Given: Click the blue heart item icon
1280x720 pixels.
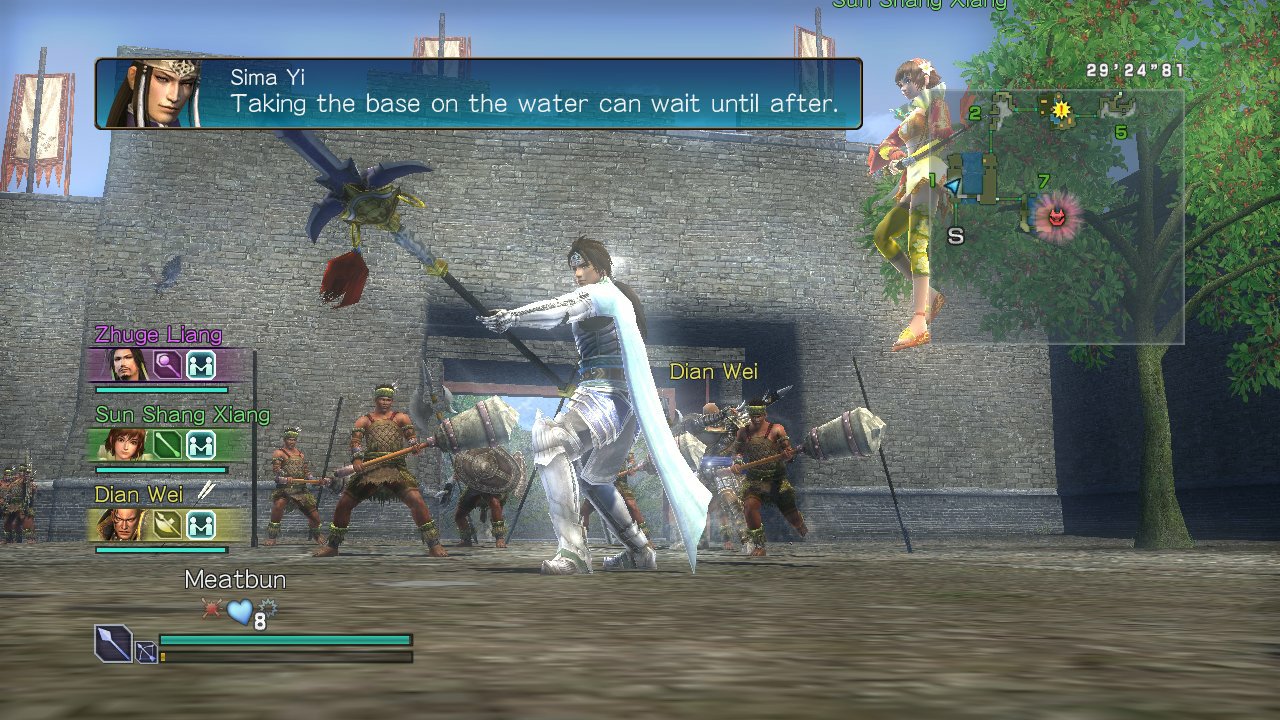Looking at the screenshot, I should point(239,612).
